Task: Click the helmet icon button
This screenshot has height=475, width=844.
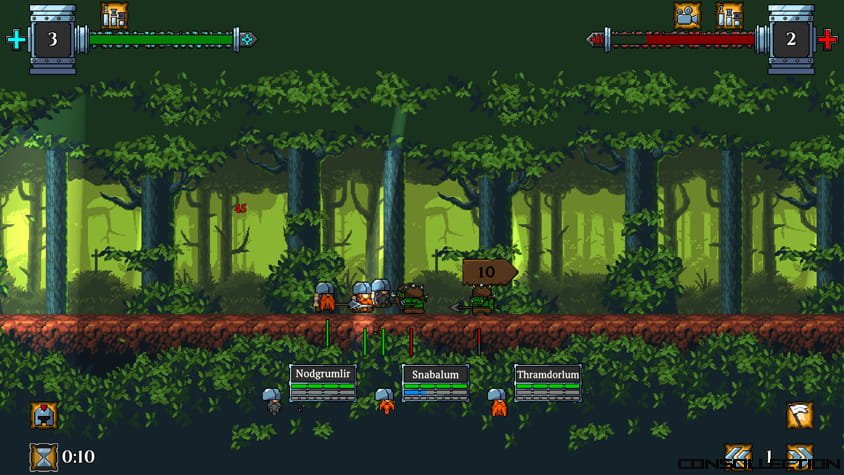Action: click(x=44, y=415)
